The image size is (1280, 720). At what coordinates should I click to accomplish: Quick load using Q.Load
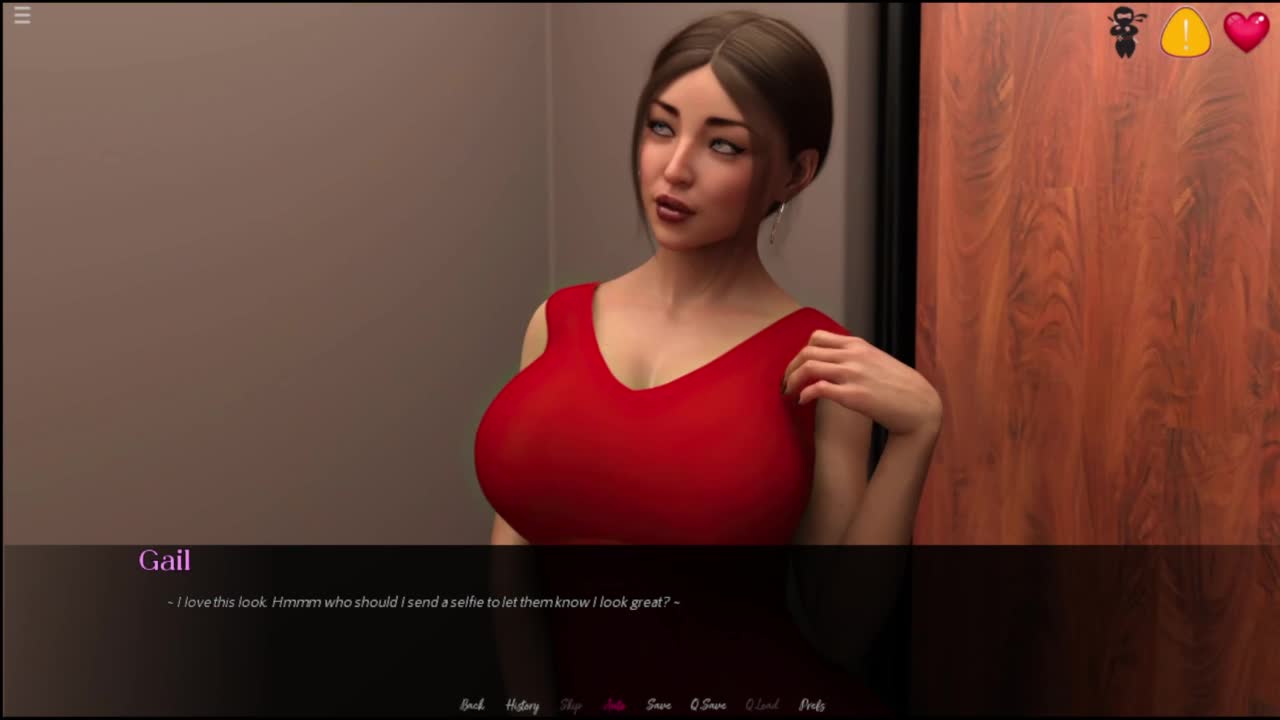pos(762,705)
